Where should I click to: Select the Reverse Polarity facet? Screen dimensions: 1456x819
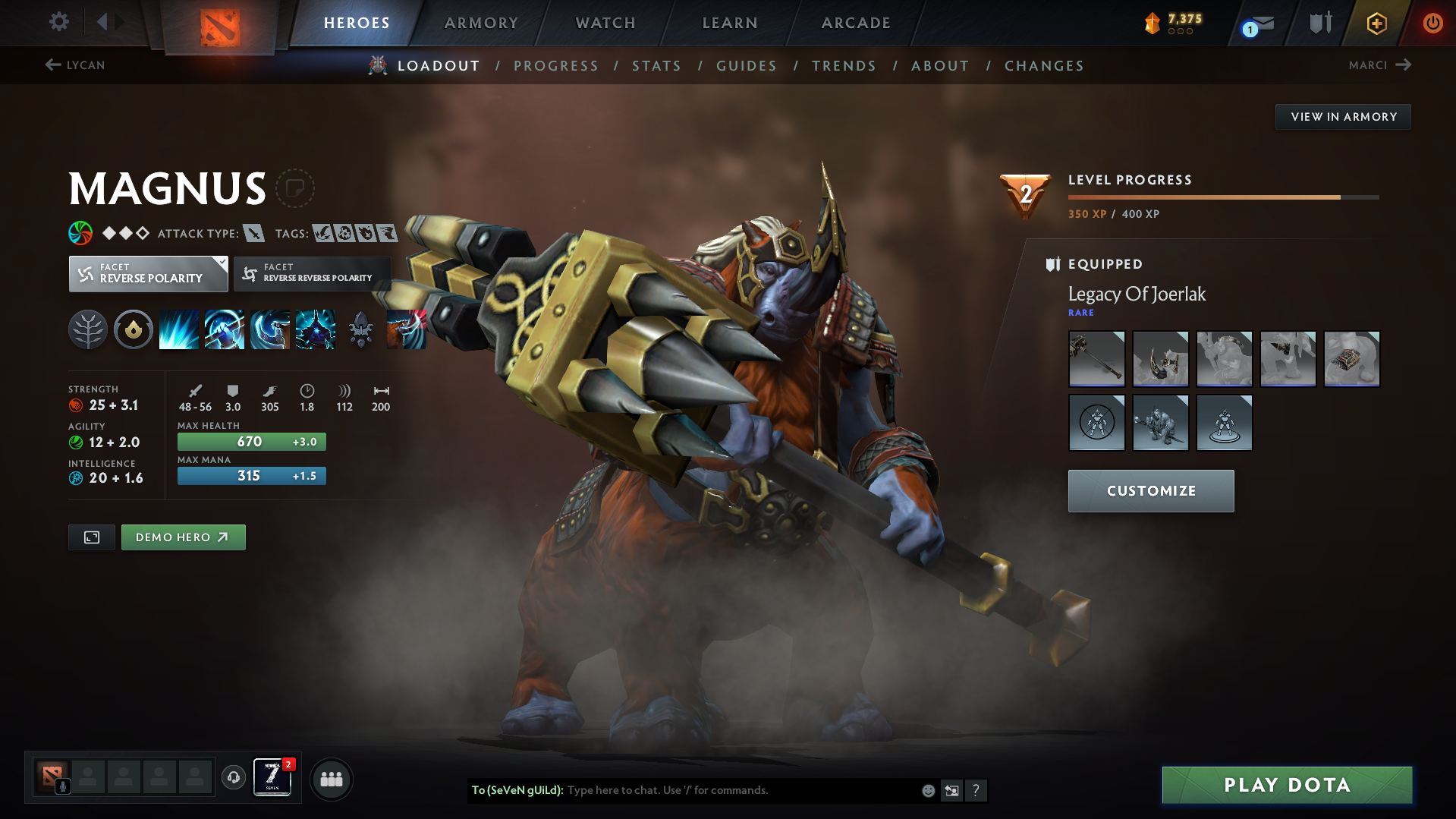148,273
